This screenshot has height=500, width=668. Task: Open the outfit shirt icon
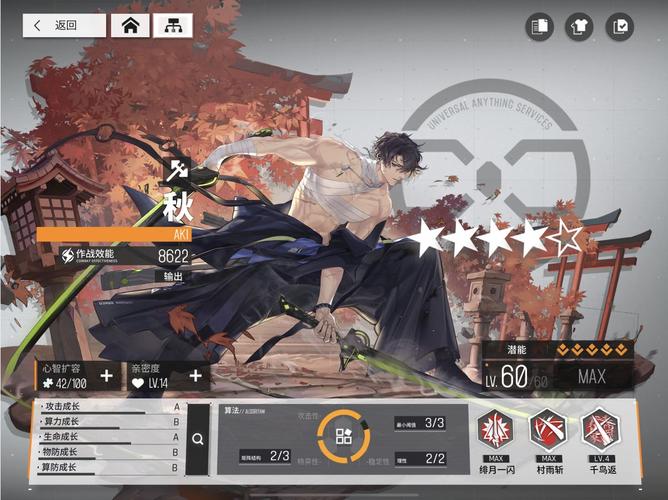tap(579, 27)
